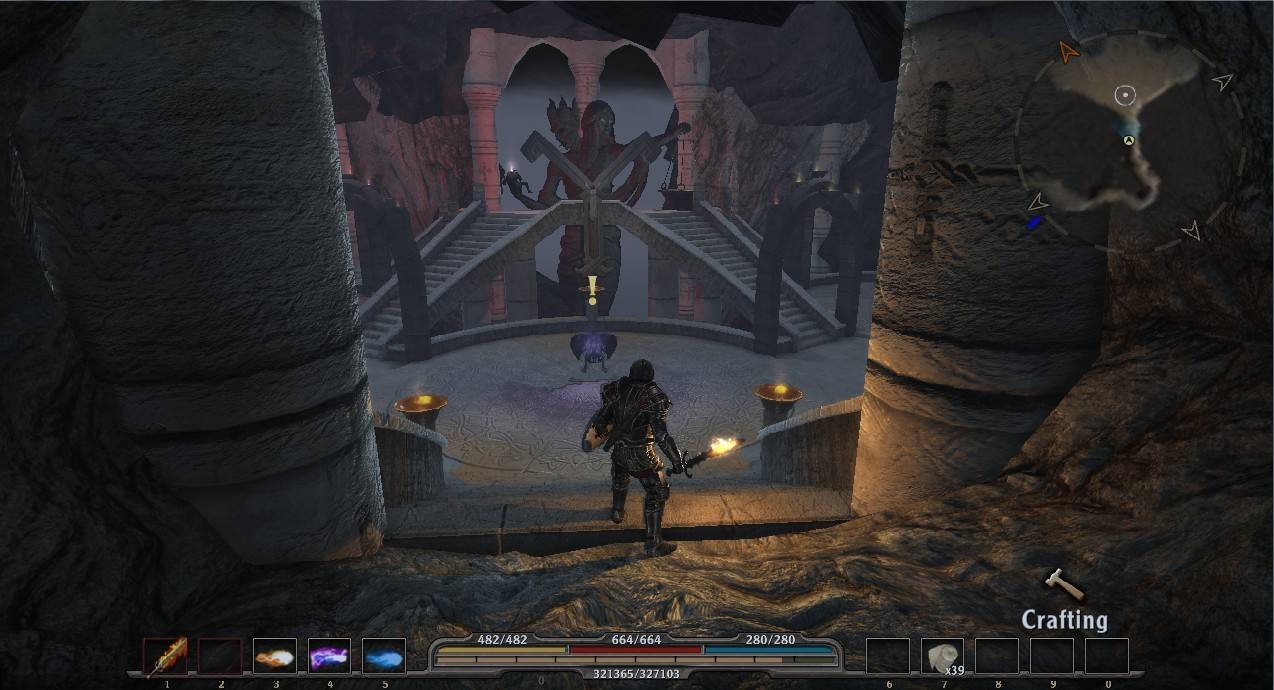Cast the orange fireball spell
This screenshot has width=1274, height=690.
click(x=275, y=657)
